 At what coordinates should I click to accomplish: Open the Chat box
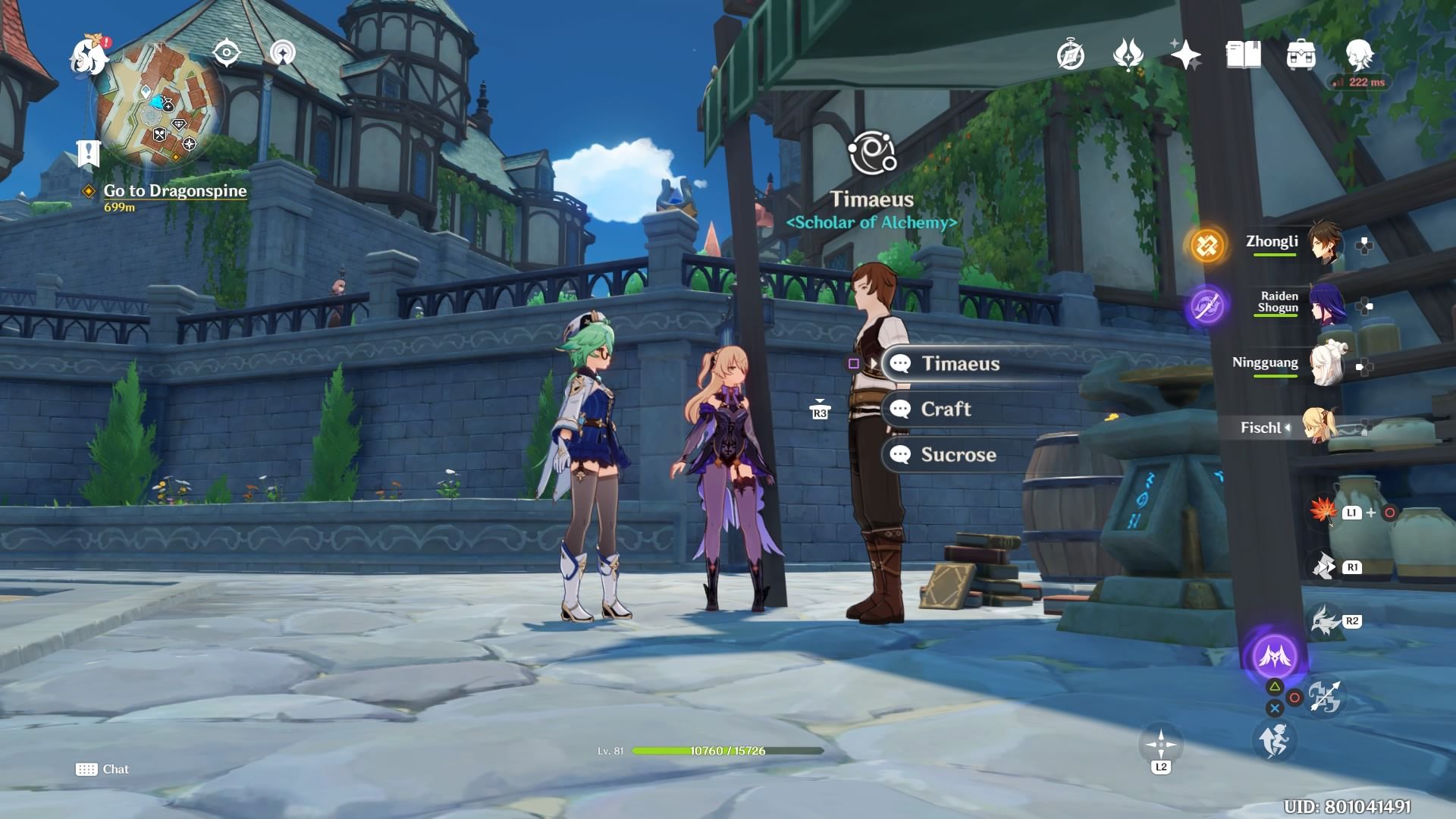[x=102, y=769]
